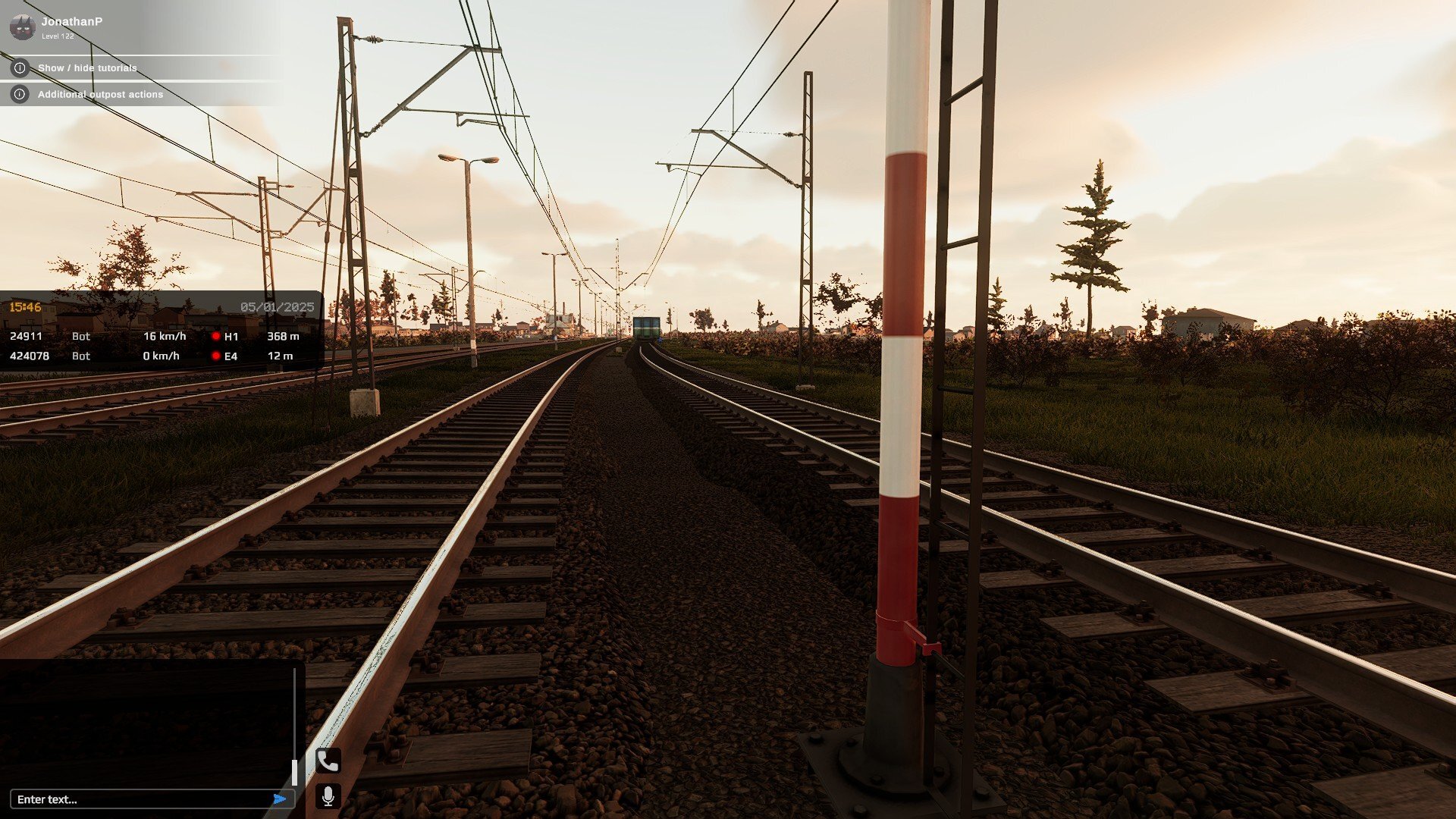
Task: Click JonathanP profile avatar
Action: point(22,27)
